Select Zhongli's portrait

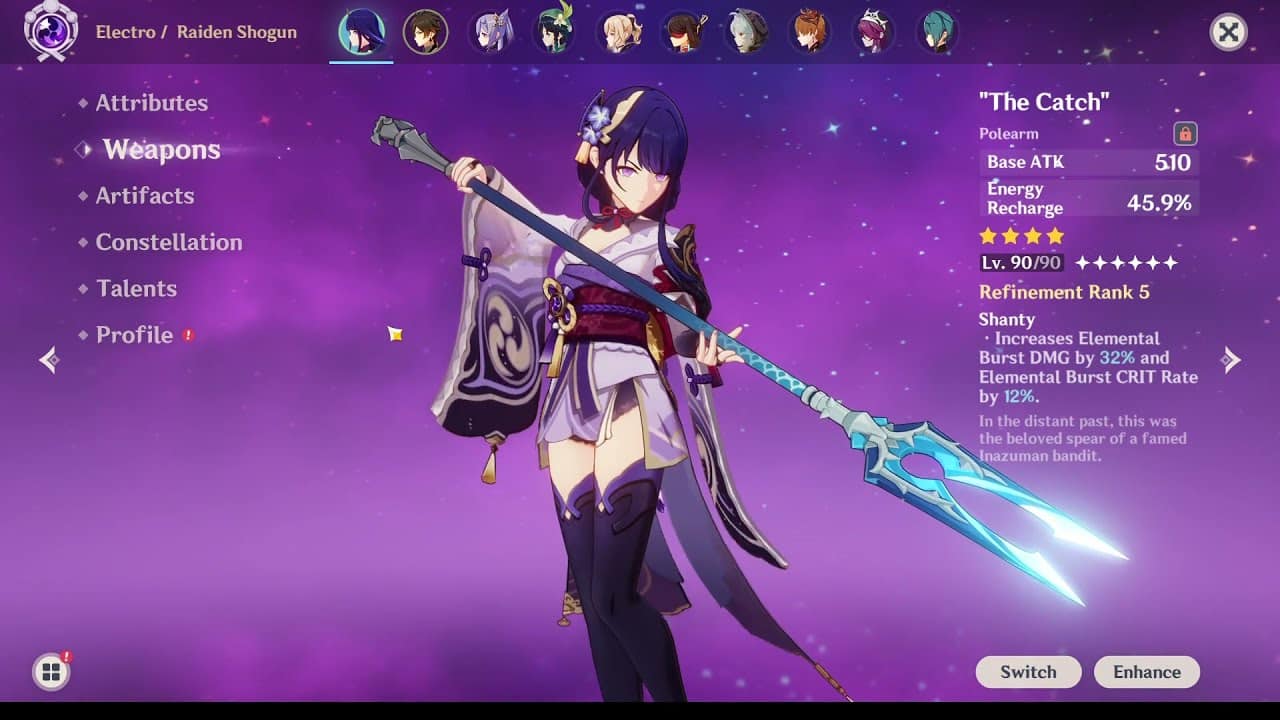click(425, 33)
